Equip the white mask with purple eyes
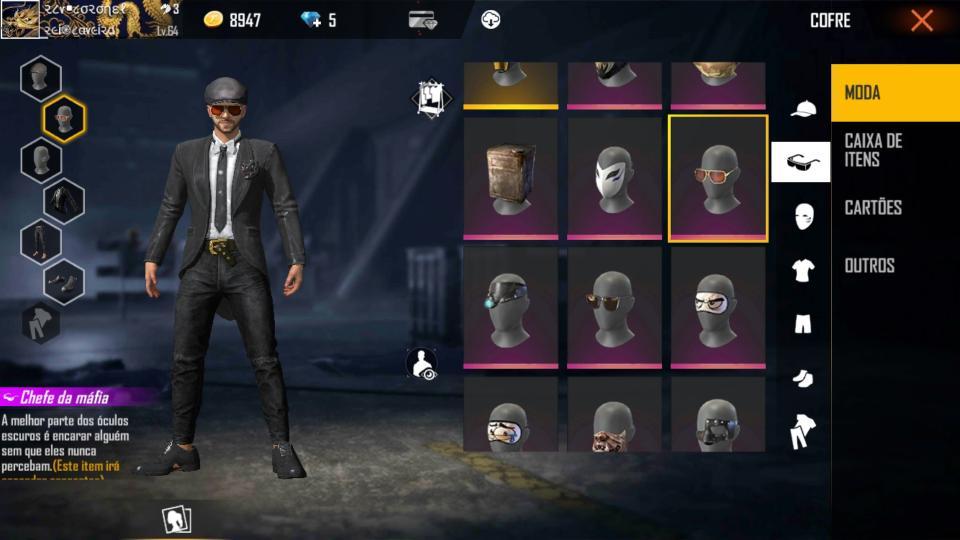Viewport: 960px width, 540px height. tap(614, 179)
